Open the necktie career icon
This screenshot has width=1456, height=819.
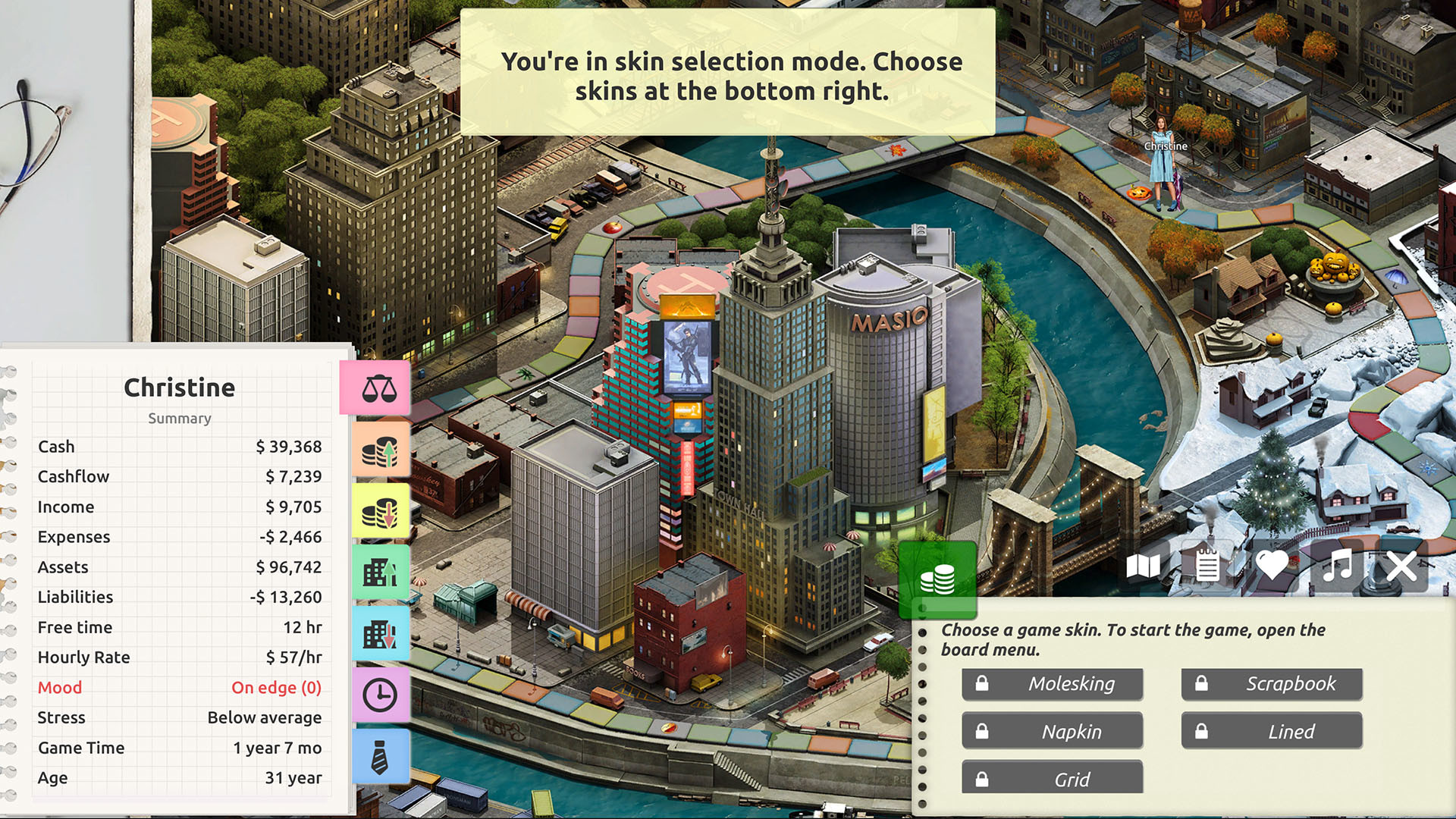pyautogui.click(x=381, y=757)
